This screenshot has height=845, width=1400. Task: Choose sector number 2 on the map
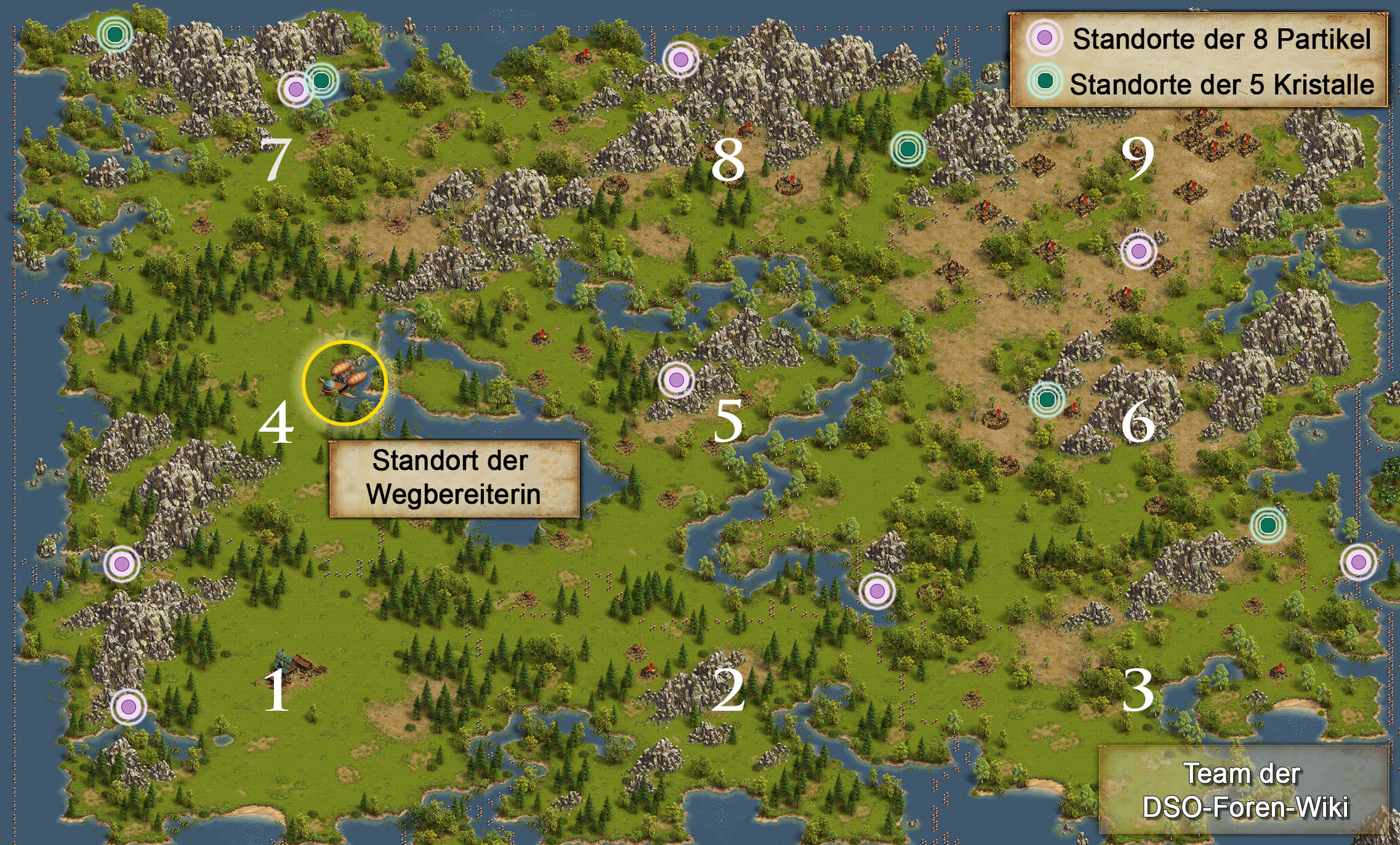click(x=728, y=691)
